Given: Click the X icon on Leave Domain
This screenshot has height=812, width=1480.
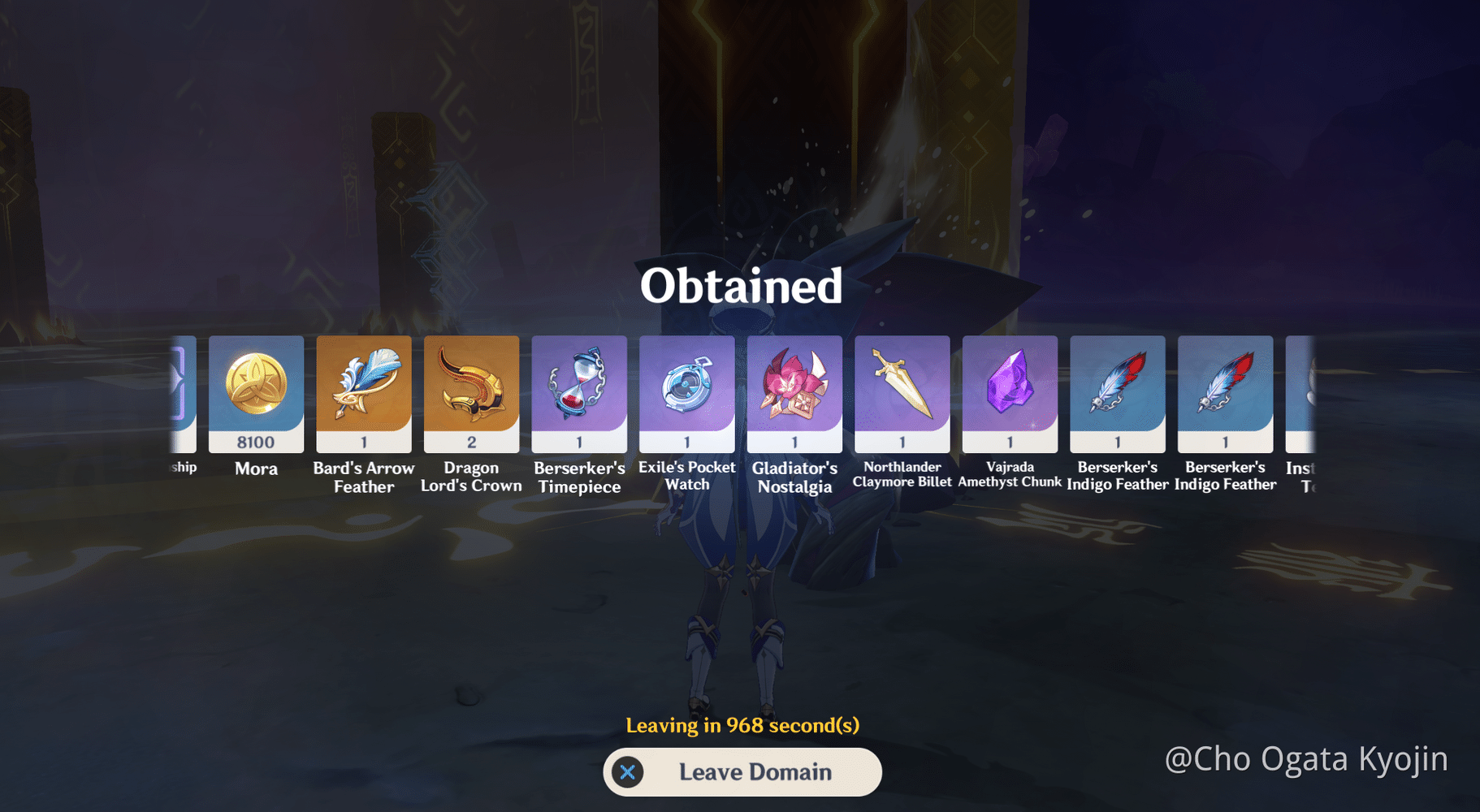Looking at the screenshot, I should 626,772.
